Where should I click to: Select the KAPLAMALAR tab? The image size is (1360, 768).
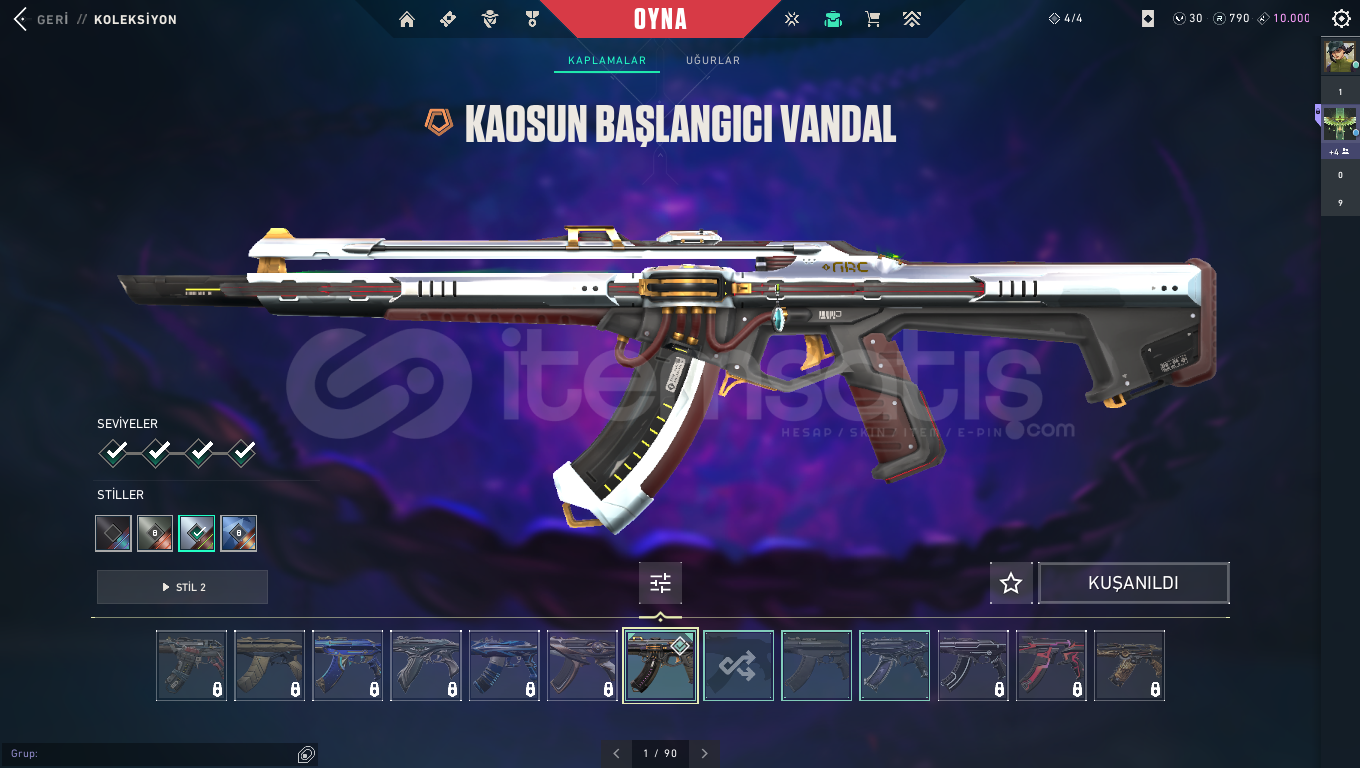coord(606,60)
